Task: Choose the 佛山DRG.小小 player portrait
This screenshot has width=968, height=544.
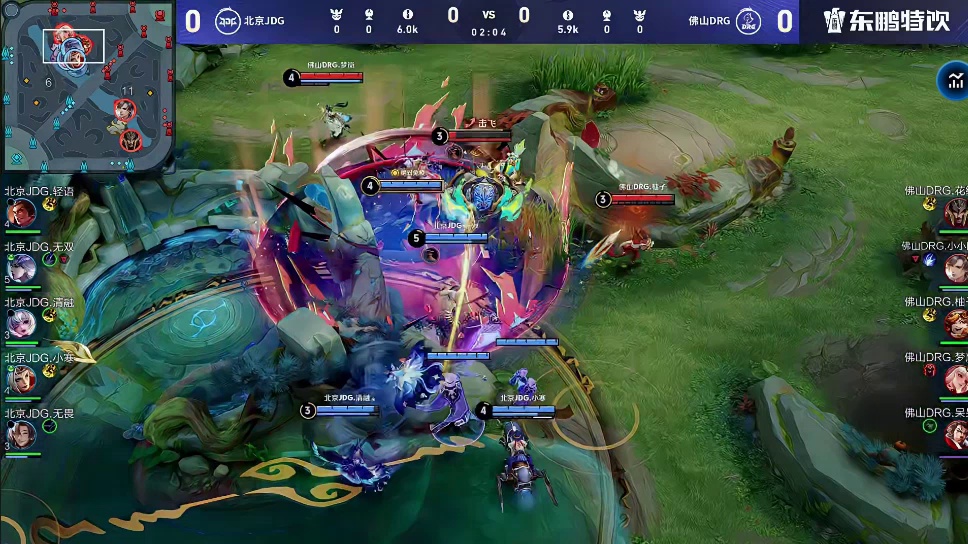Action: click(955, 267)
